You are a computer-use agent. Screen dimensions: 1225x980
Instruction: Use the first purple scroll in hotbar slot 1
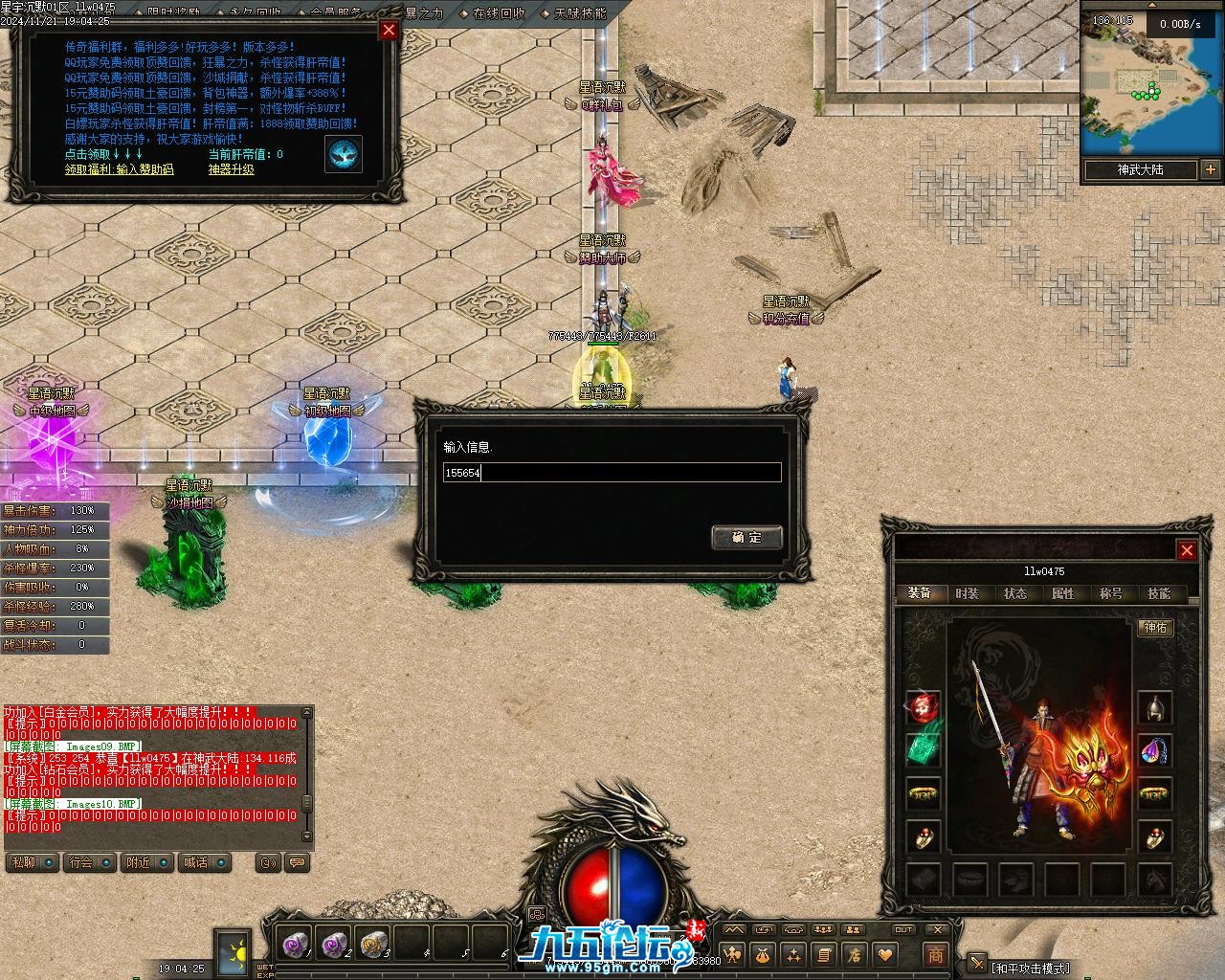(295, 944)
